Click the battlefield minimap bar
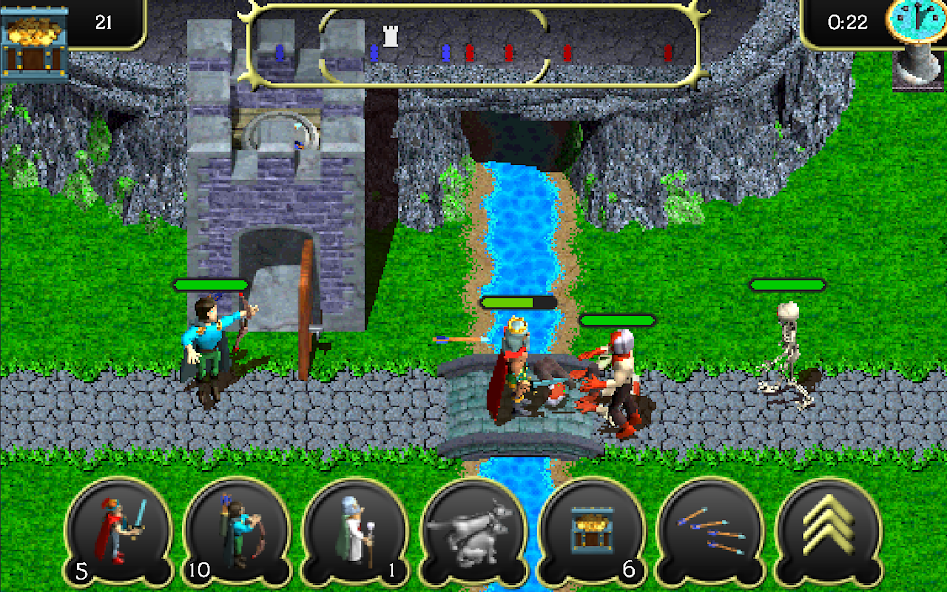The height and width of the screenshot is (592, 947). [473, 47]
